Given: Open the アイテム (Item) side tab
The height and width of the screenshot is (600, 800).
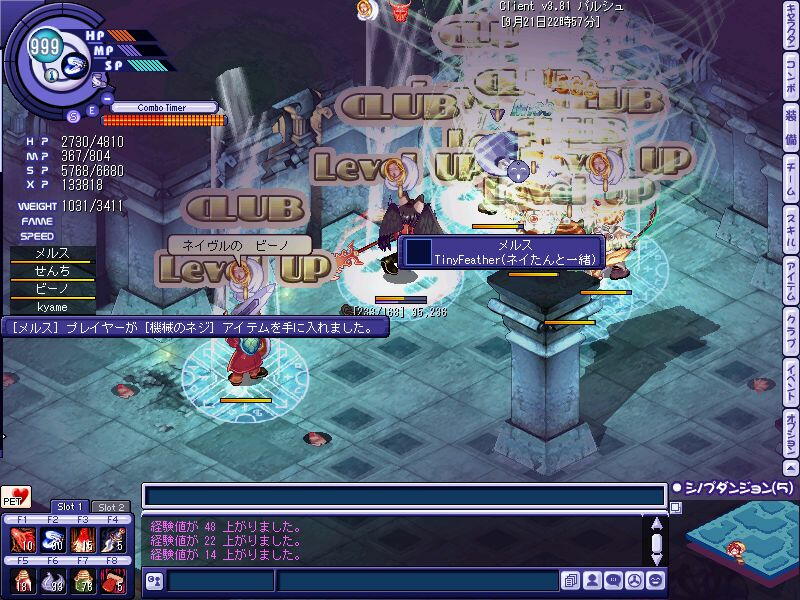Looking at the screenshot, I should (790, 275).
